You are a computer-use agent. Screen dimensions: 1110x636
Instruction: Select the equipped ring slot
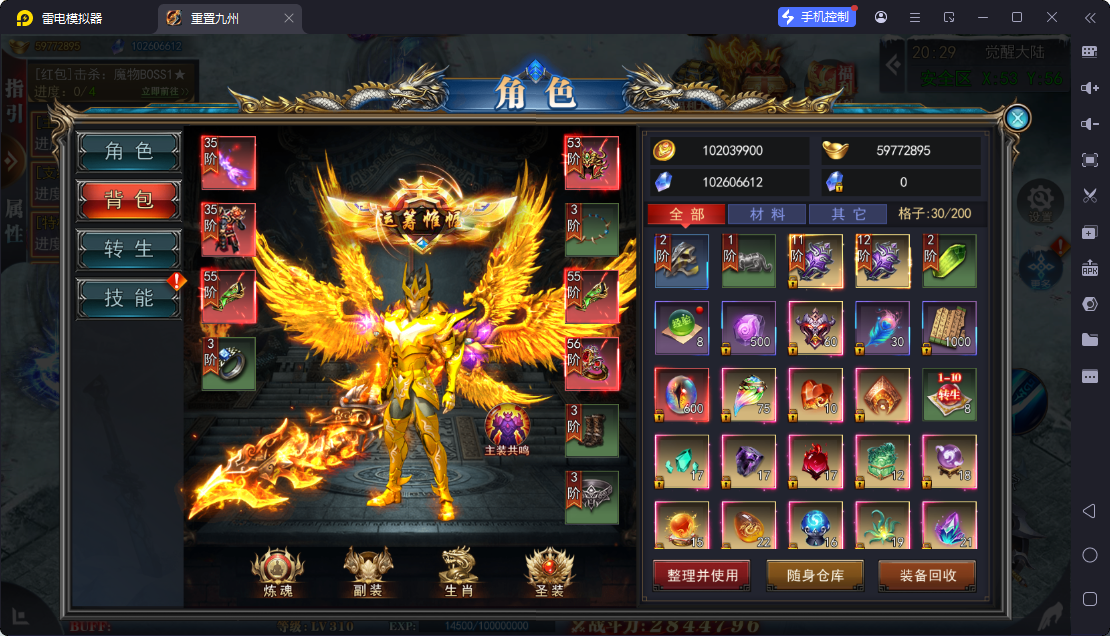(x=229, y=363)
